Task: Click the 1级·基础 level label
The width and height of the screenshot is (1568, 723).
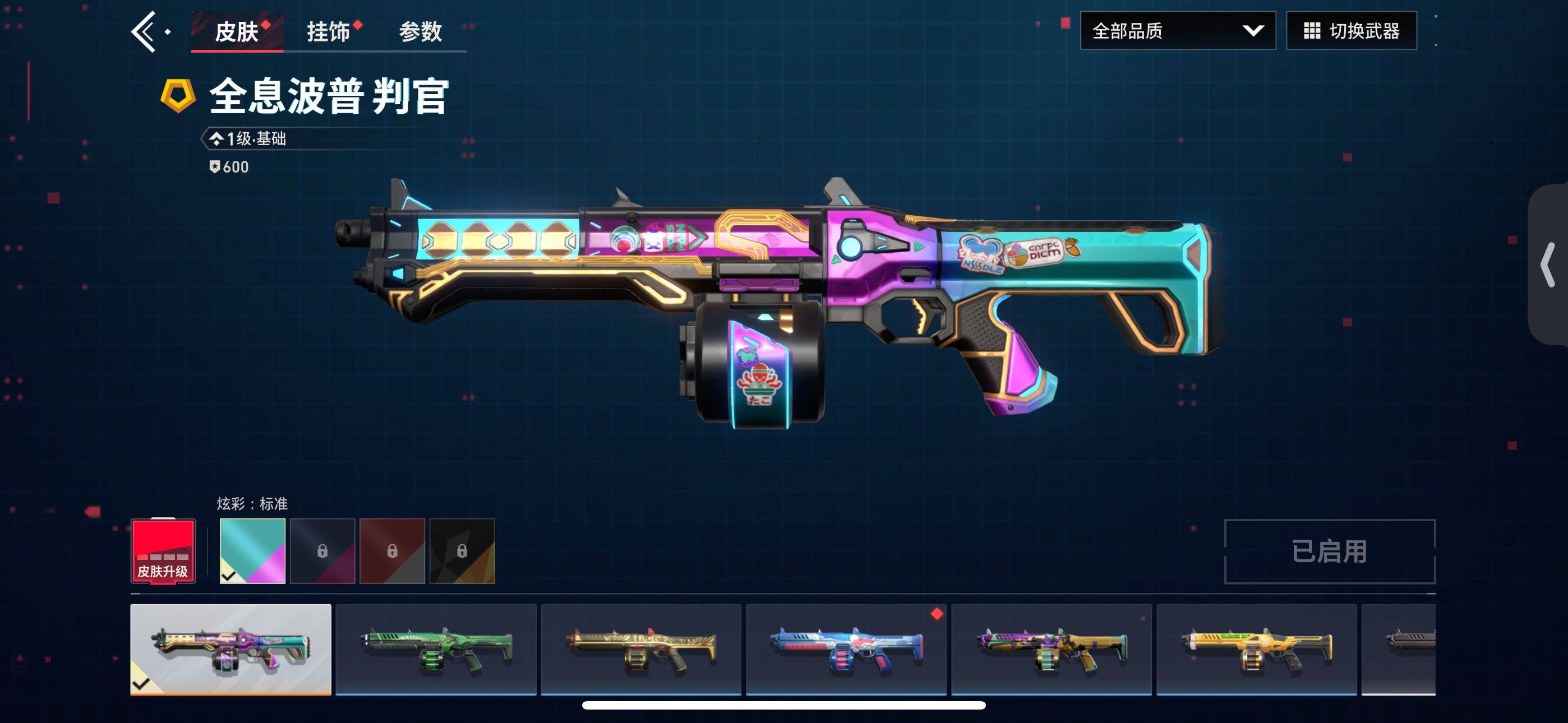Action: coord(256,139)
